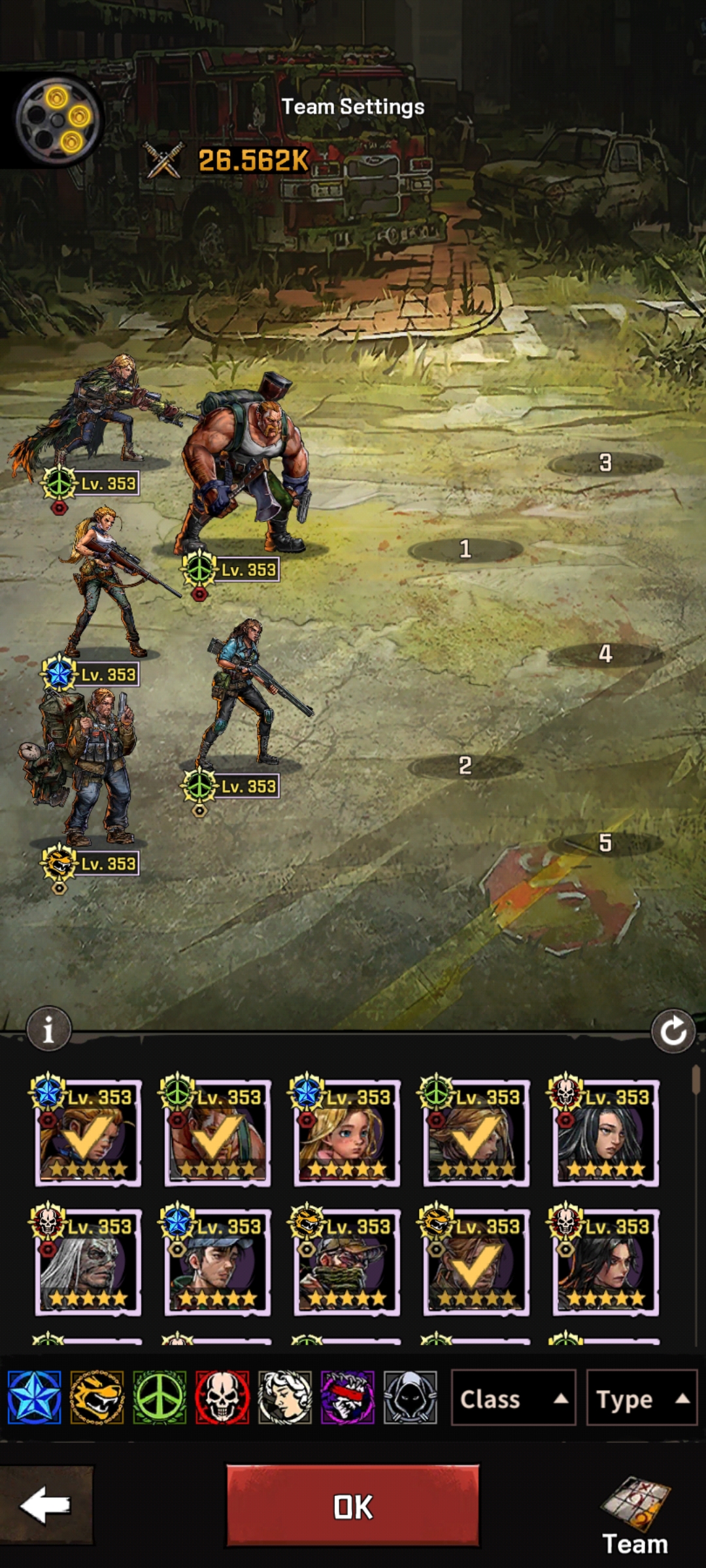Filter heroes by grey hooded faction

pos(410,1398)
